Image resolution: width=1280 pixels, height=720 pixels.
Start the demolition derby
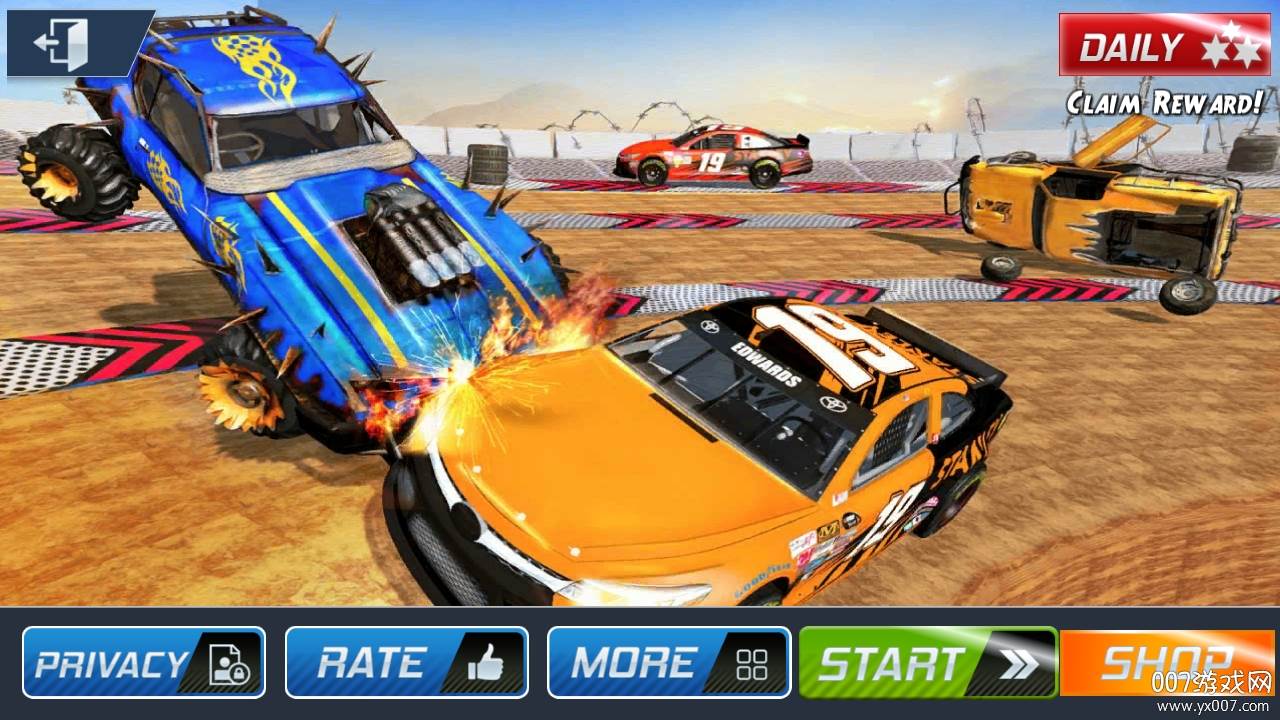coord(927,662)
